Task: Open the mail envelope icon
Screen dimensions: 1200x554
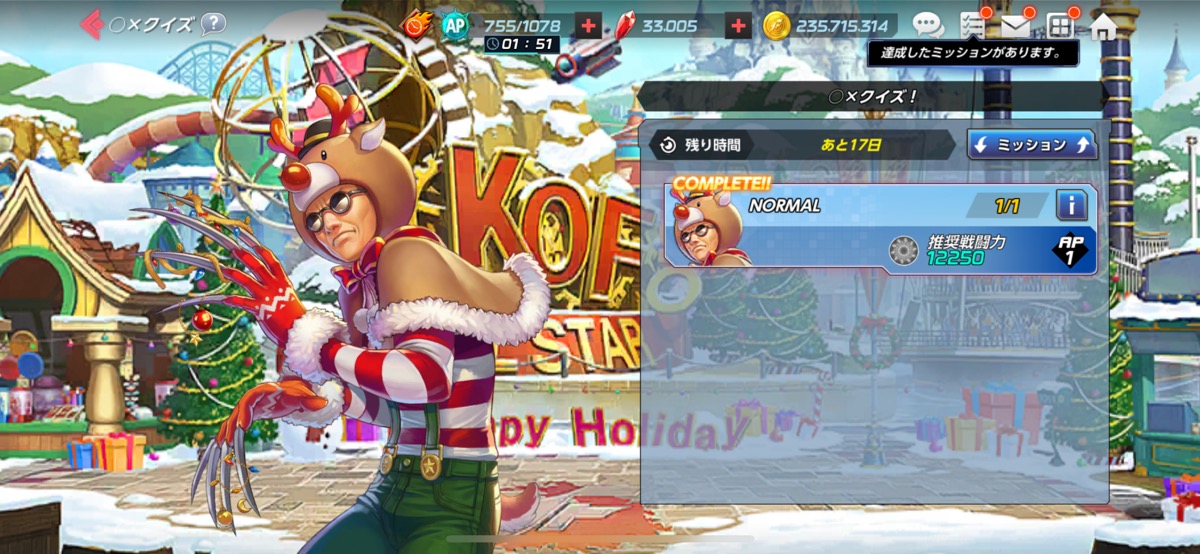Action: [x=1016, y=26]
